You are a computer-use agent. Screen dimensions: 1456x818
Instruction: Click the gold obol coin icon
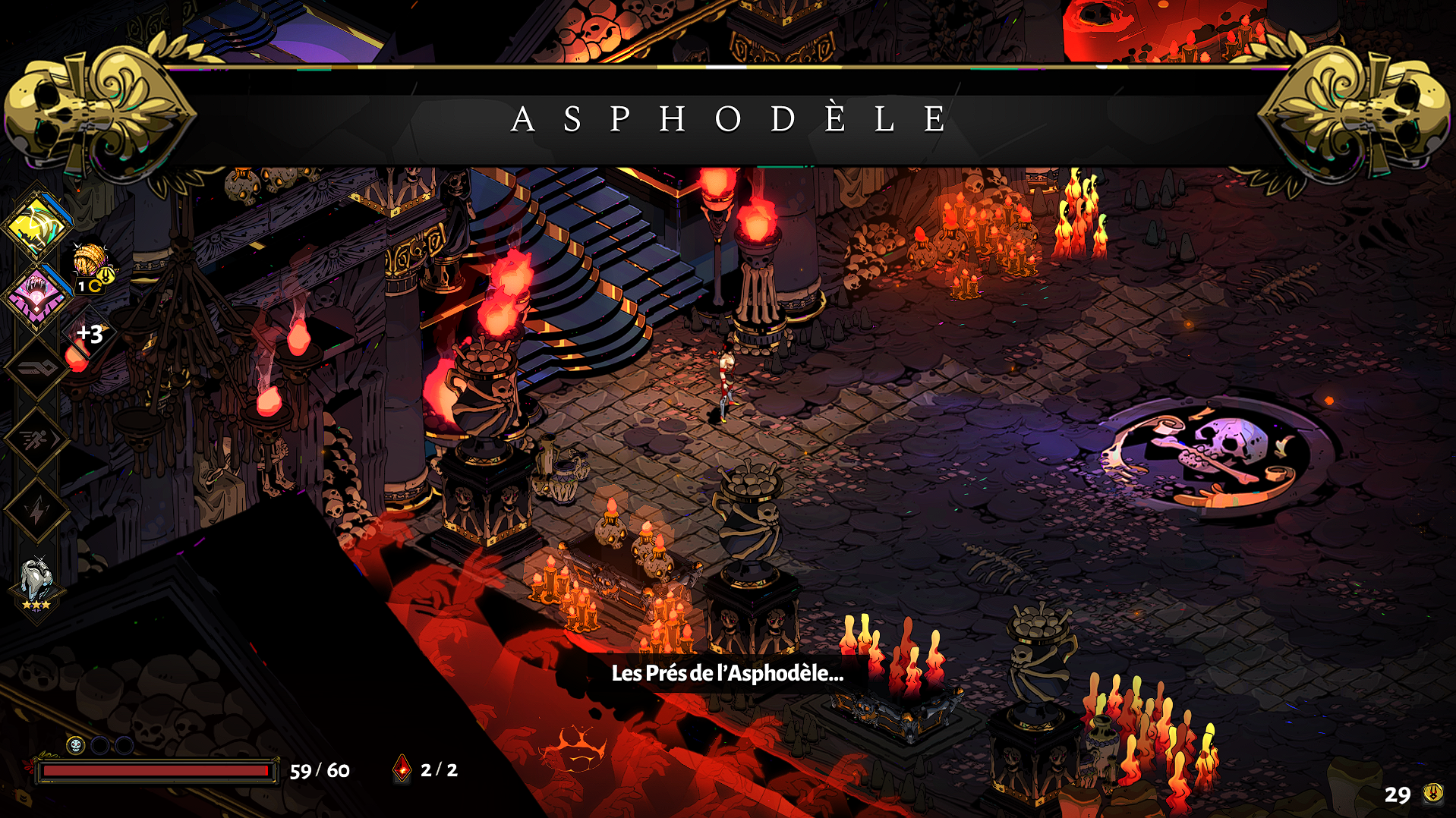[1432, 793]
